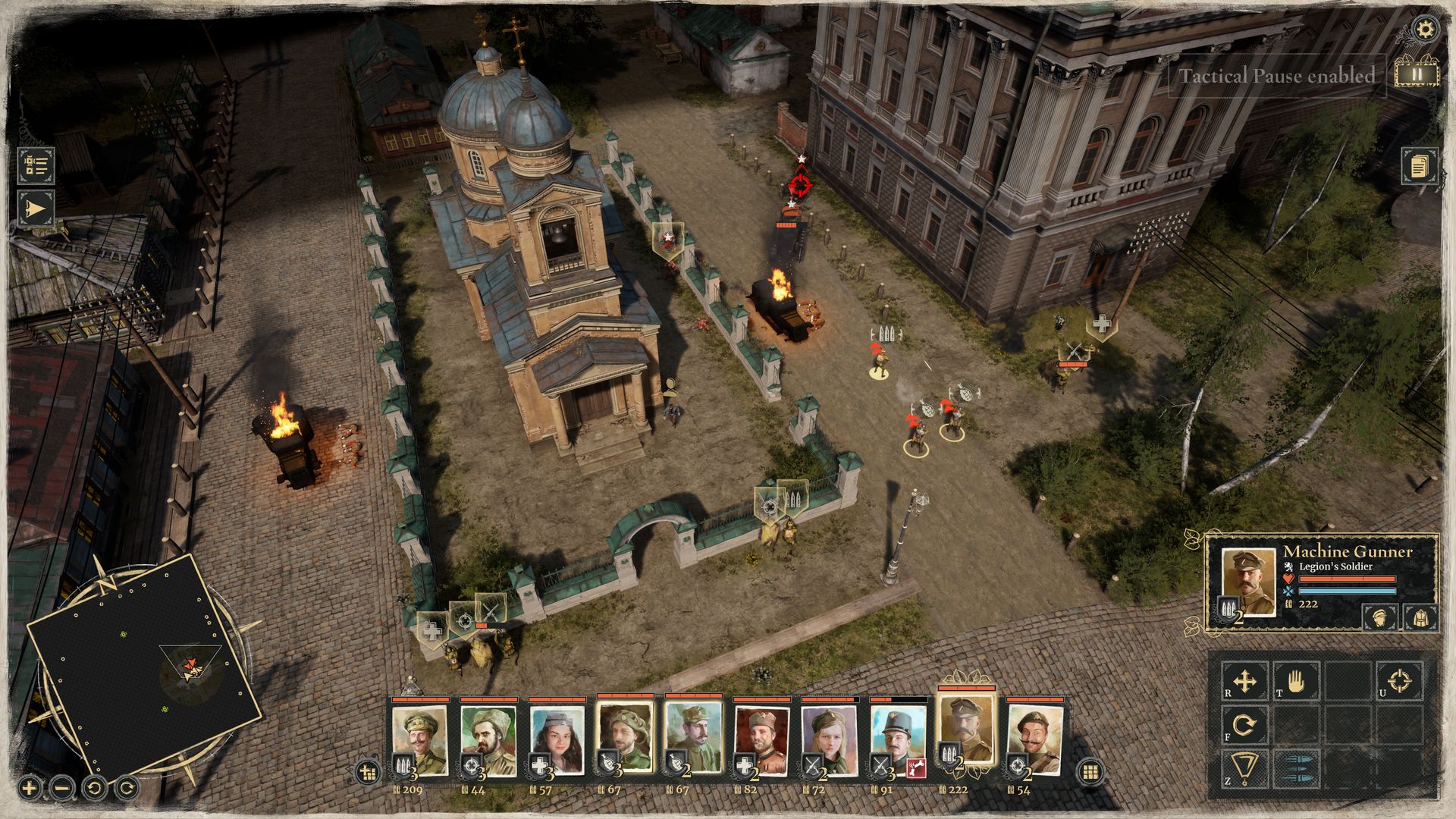Zoom out the minimap with minus button
This screenshot has width=1456, height=819.
coord(62,788)
